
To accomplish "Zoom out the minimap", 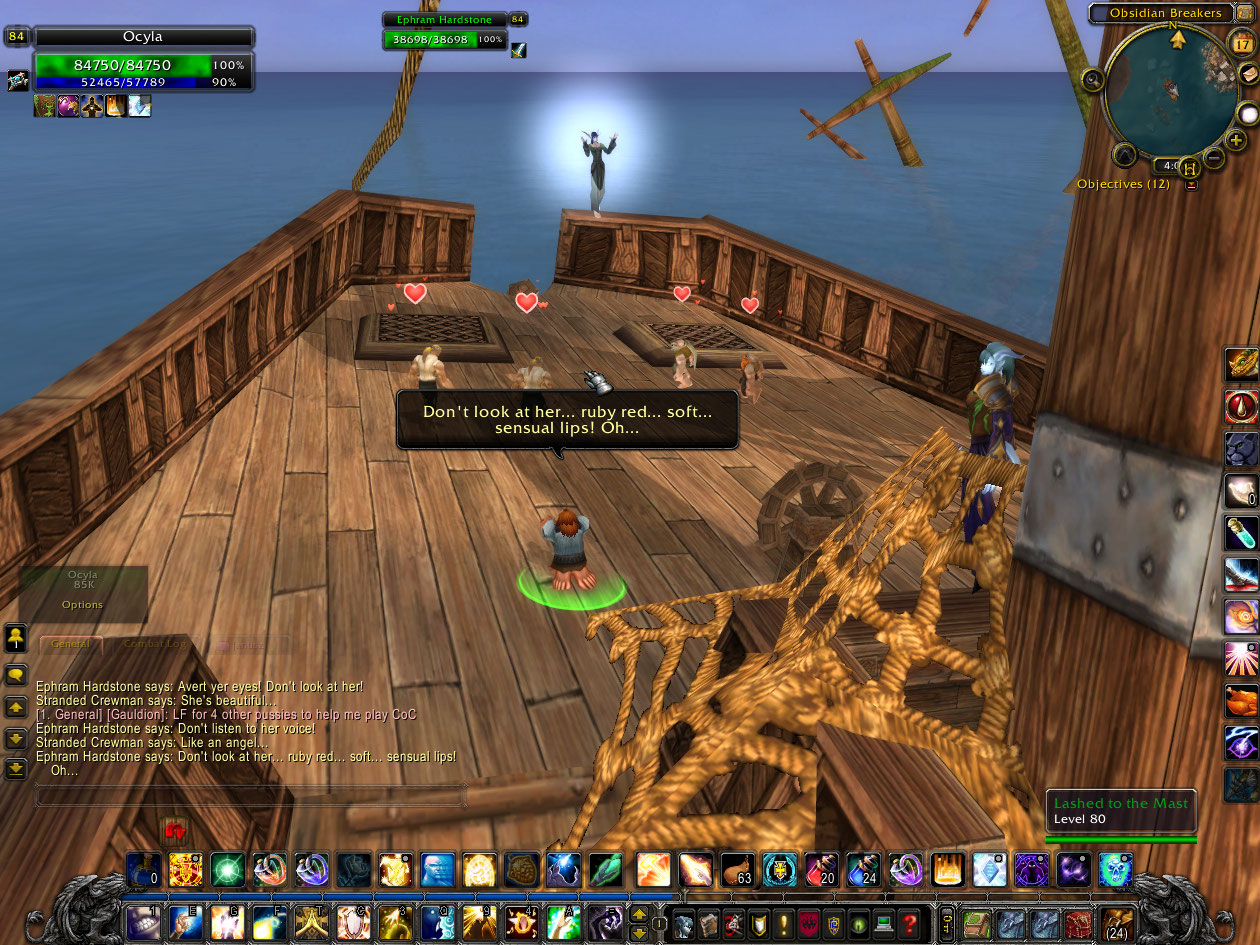I will click(1214, 157).
